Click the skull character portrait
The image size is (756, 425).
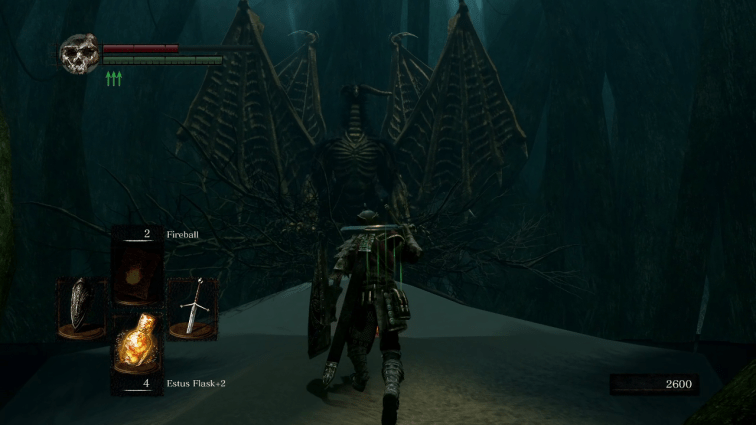pyautogui.click(x=79, y=54)
